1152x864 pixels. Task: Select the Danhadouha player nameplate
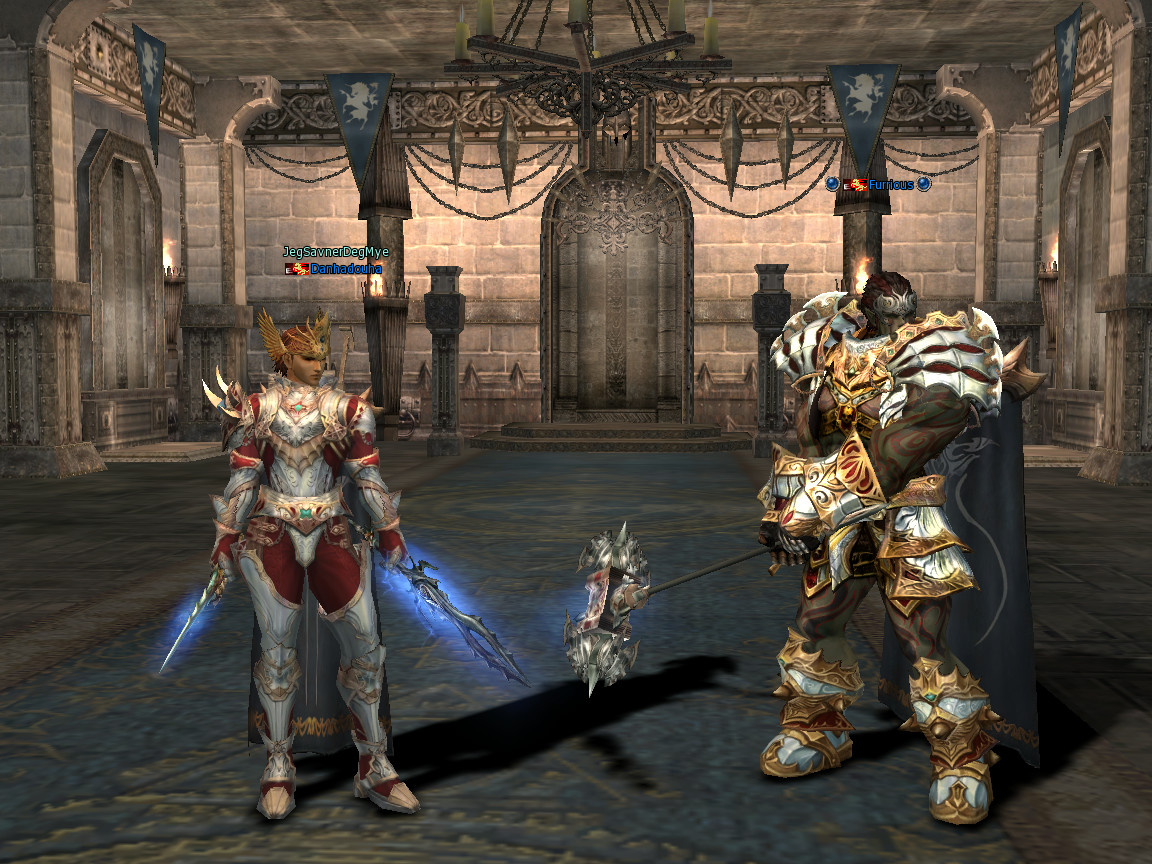[345, 269]
